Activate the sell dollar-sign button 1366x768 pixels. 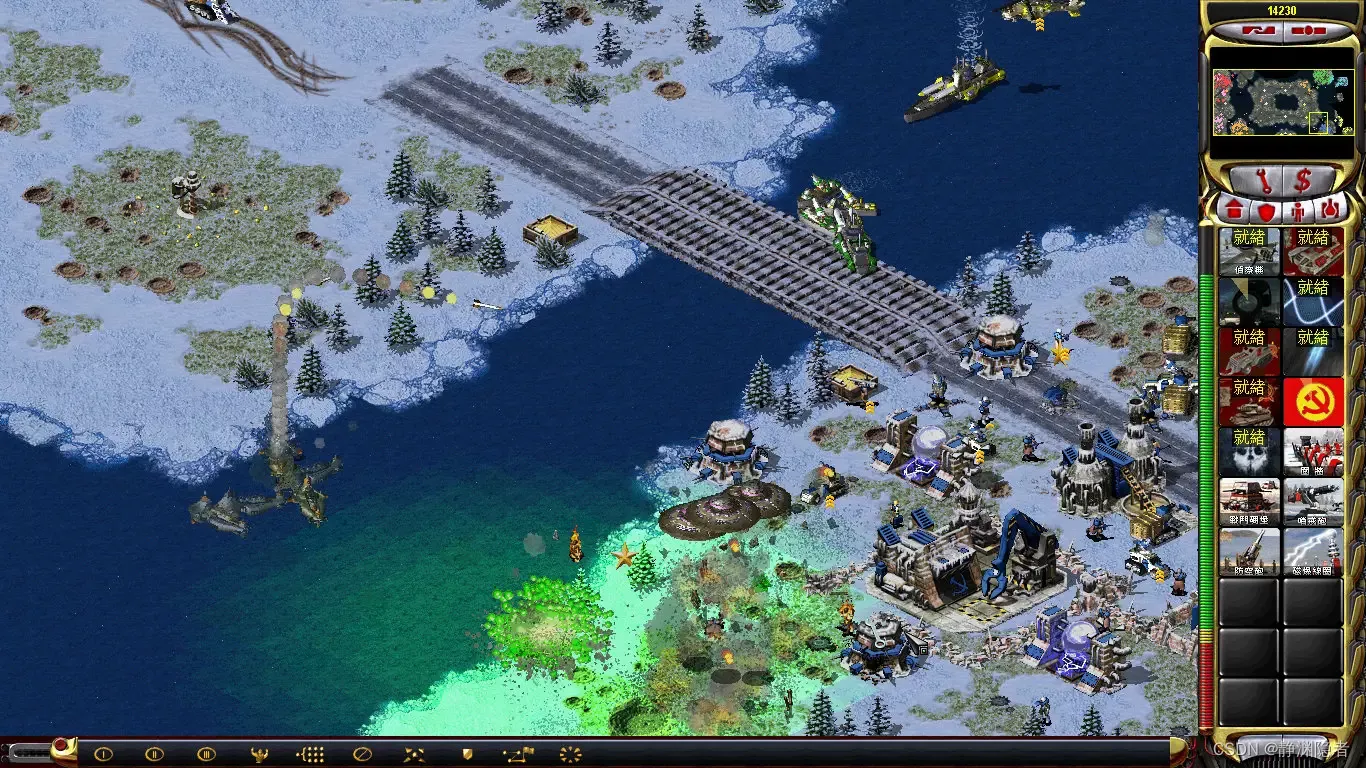(x=1304, y=182)
